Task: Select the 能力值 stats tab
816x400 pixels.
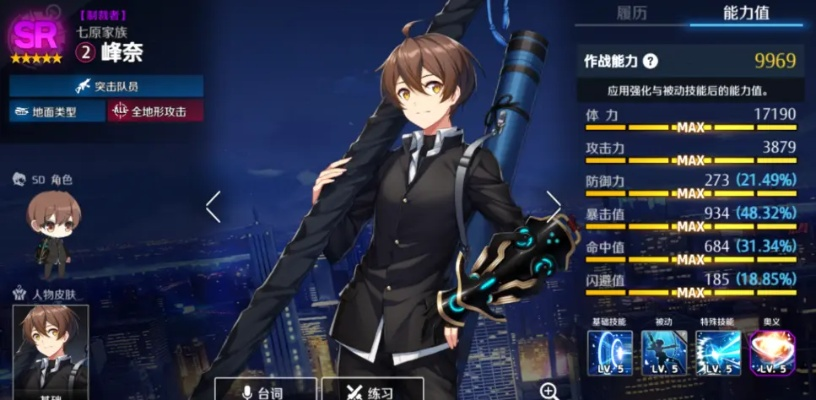Action: click(746, 13)
